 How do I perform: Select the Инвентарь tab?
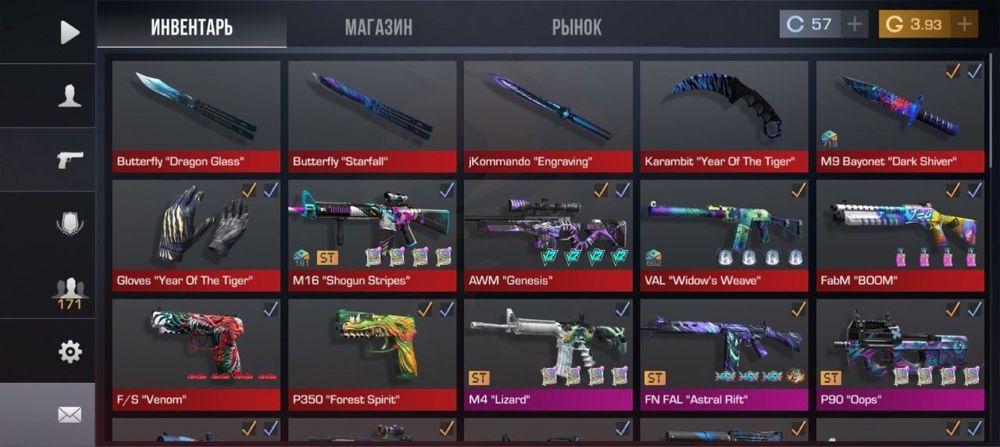tap(192, 27)
